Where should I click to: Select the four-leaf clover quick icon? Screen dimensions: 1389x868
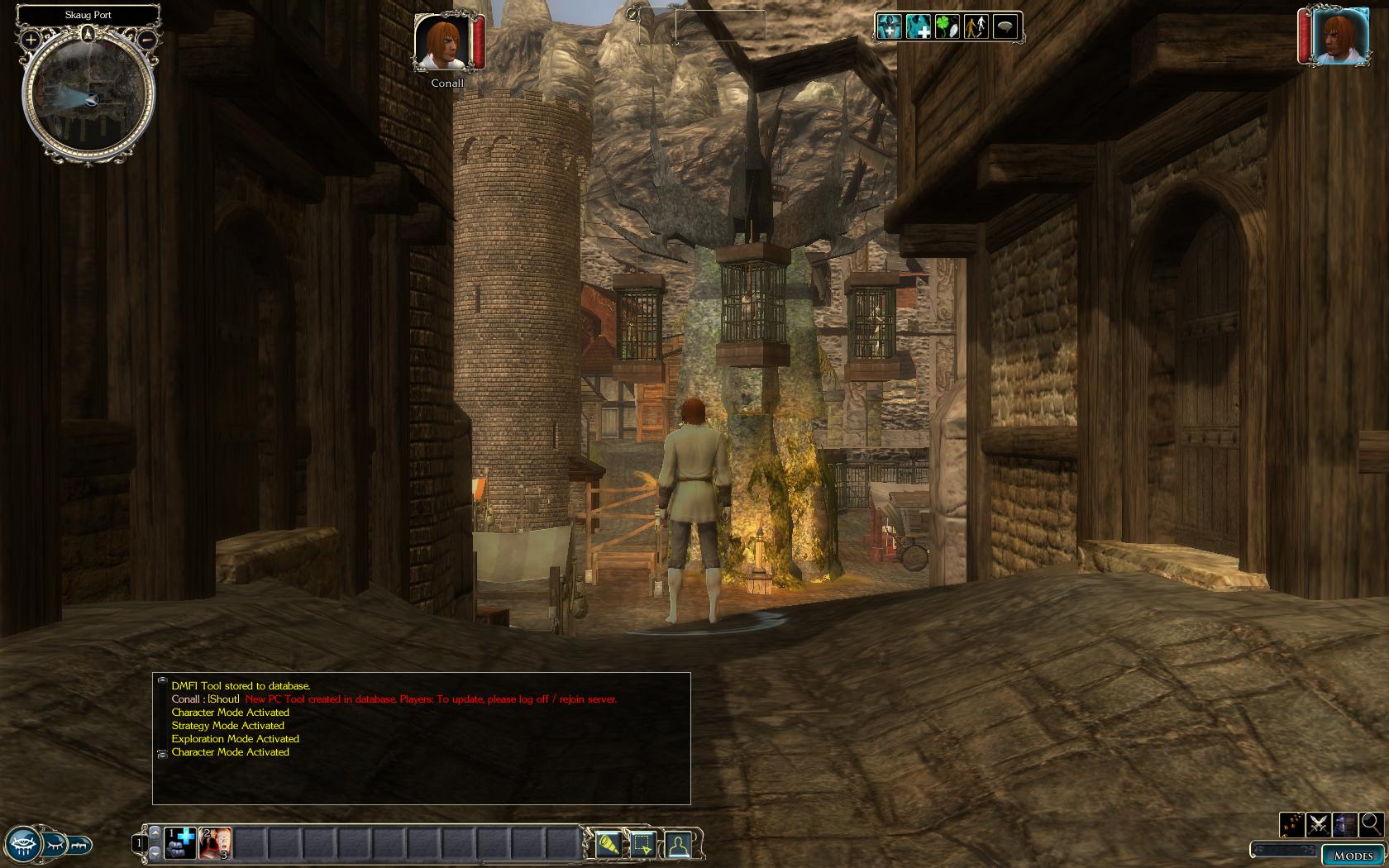pos(947,27)
